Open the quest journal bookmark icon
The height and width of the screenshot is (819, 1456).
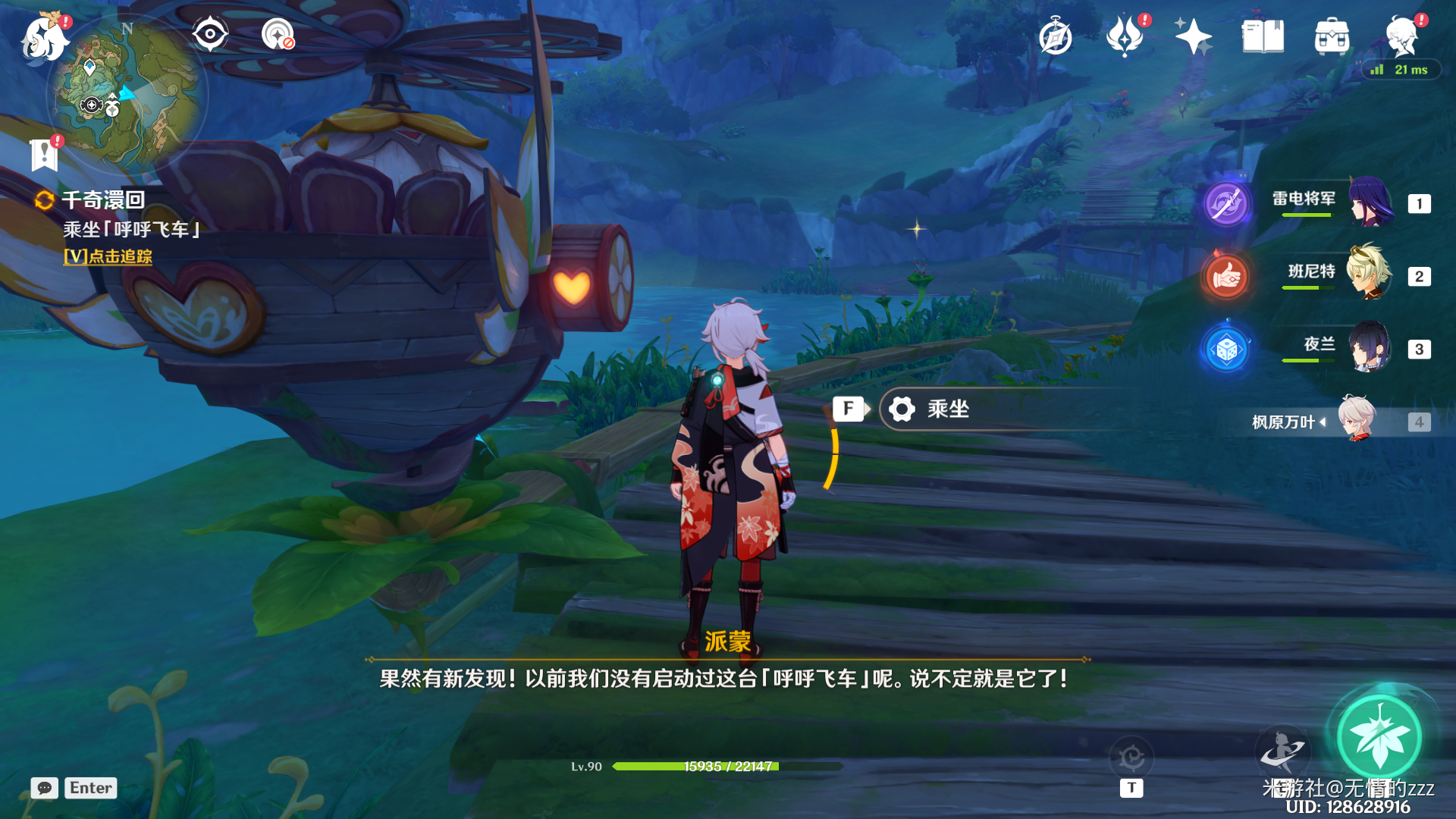click(x=44, y=155)
